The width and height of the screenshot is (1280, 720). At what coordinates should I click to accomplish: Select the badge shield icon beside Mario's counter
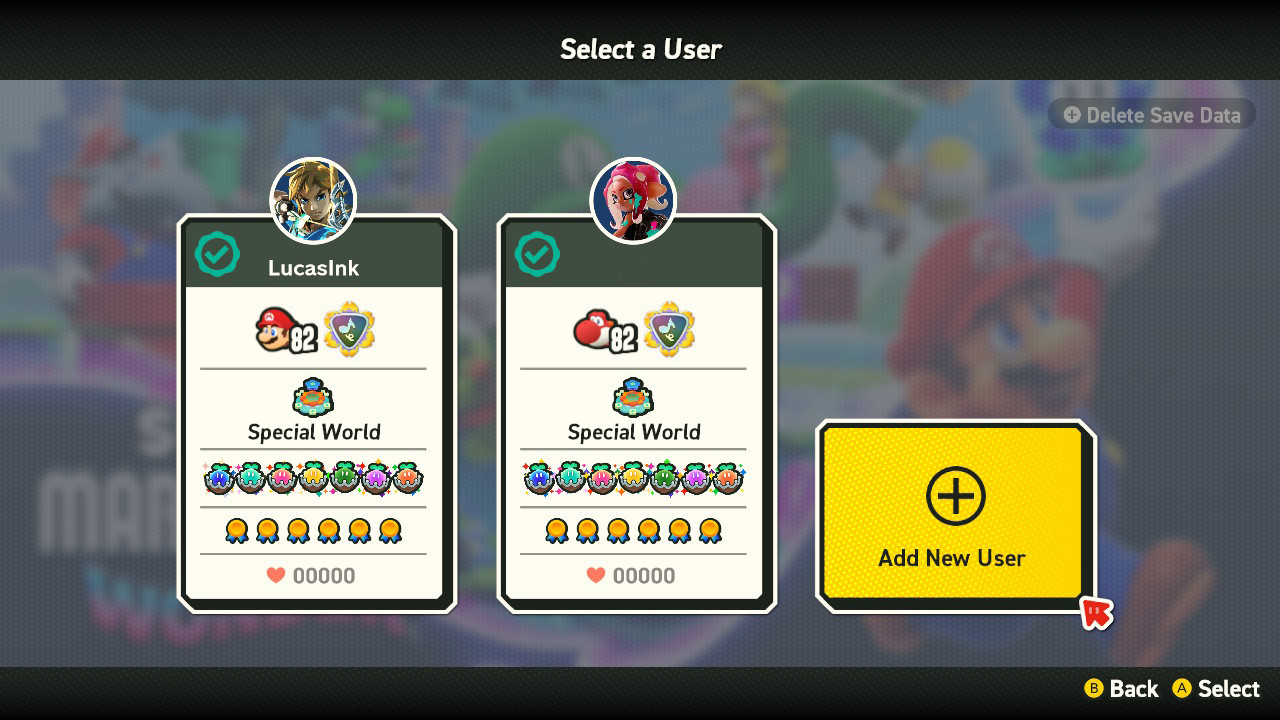347,328
